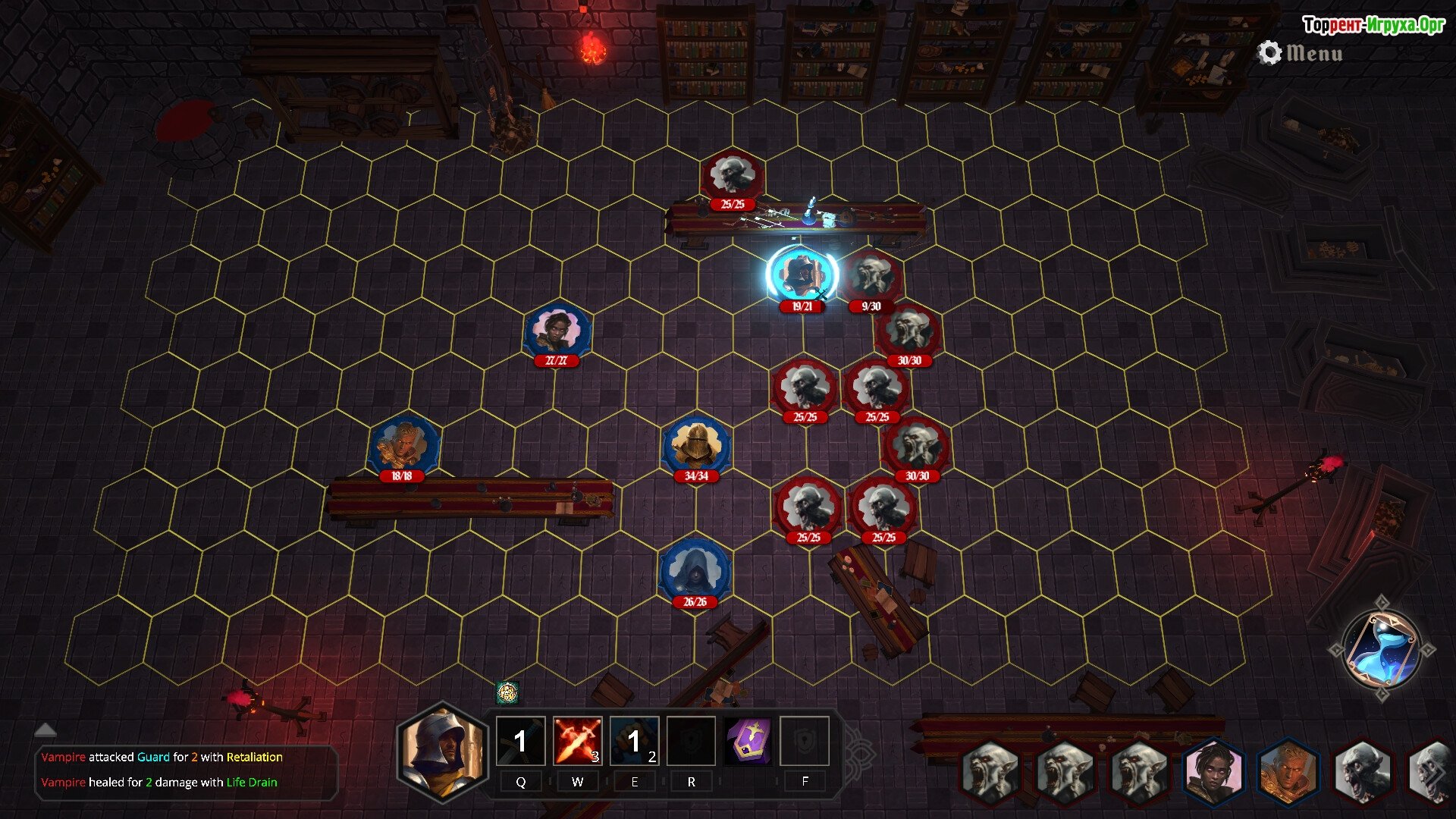The image size is (1456, 819).
Task: Click the helmeted guard portrait beside the hotbar
Action: [443, 751]
